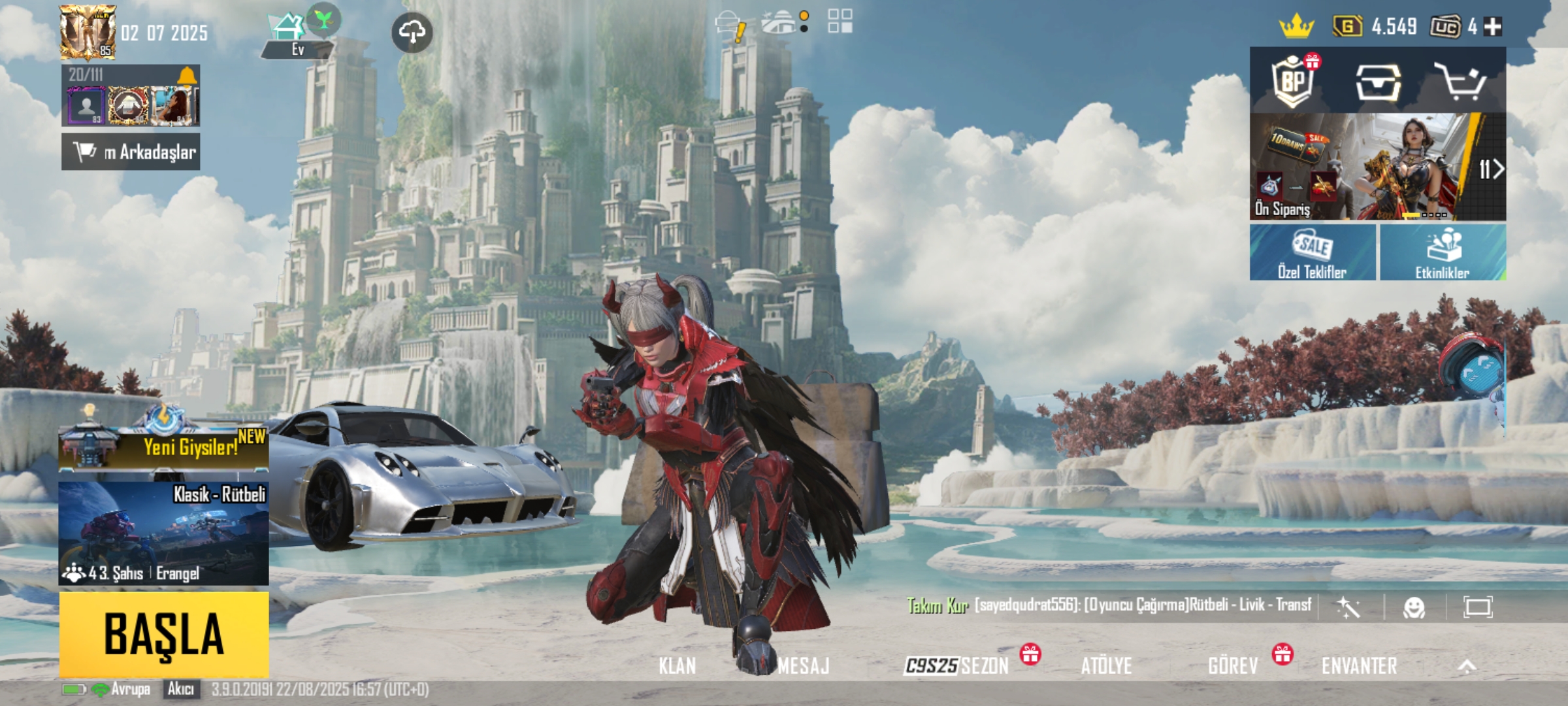Viewport: 1568px width, 706px height.
Task: Add UC with the plus button
Action: pos(1493,27)
